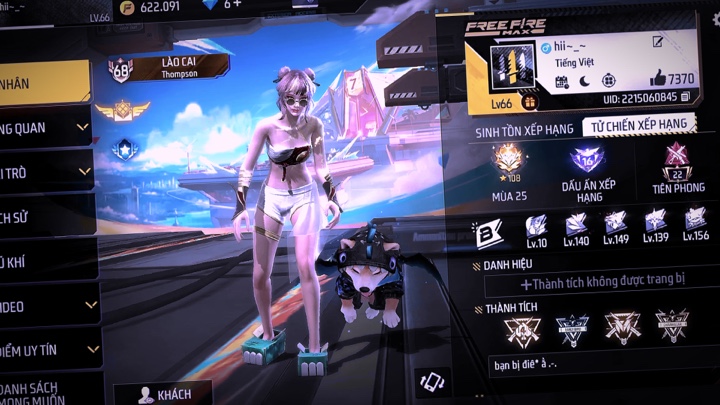Tap the rotate-phone icon below the character
Image resolution: width=720 pixels, height=405 pixels.
(431, 380)
